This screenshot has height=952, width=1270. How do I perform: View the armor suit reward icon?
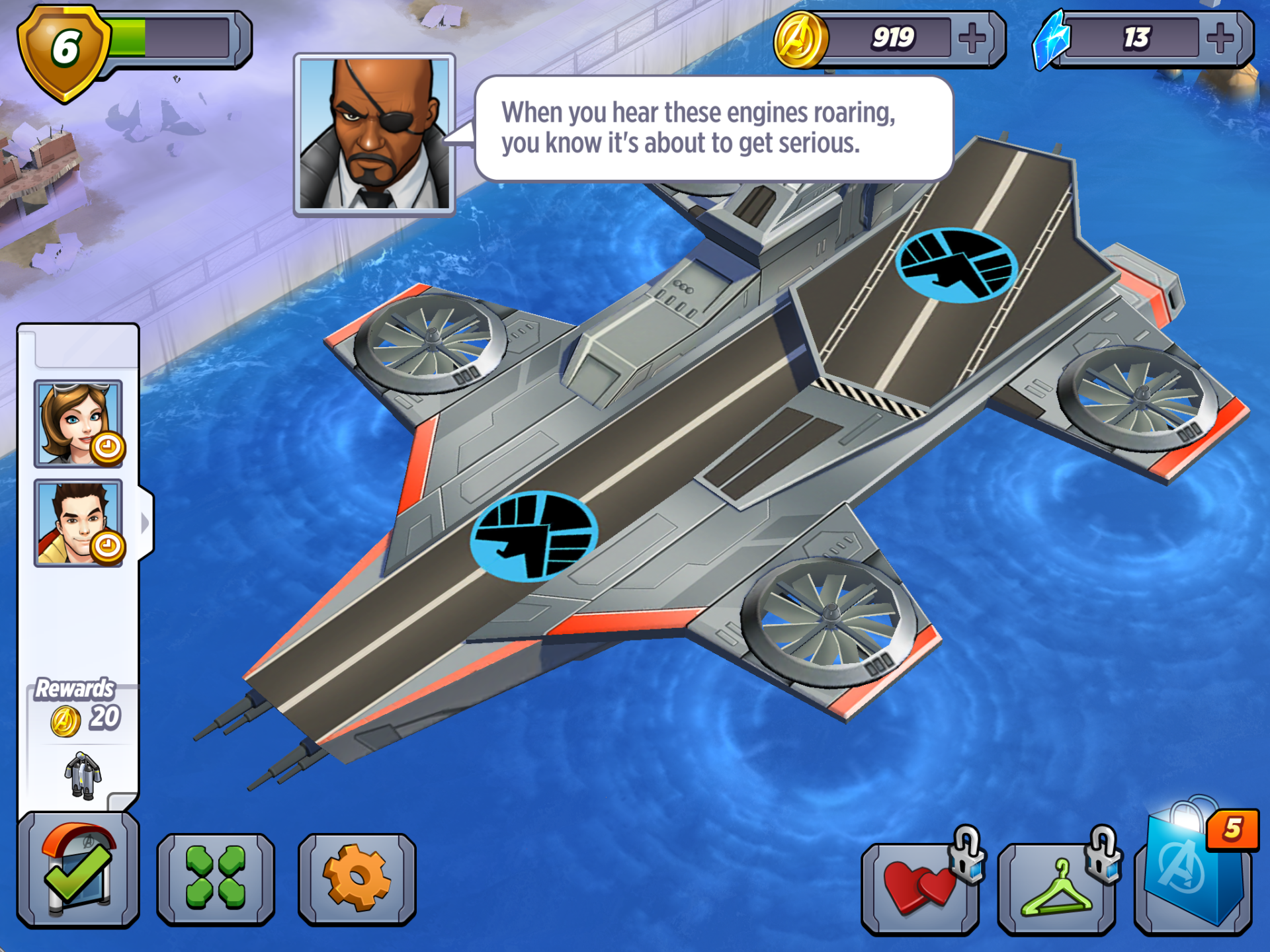coord(83,775)
